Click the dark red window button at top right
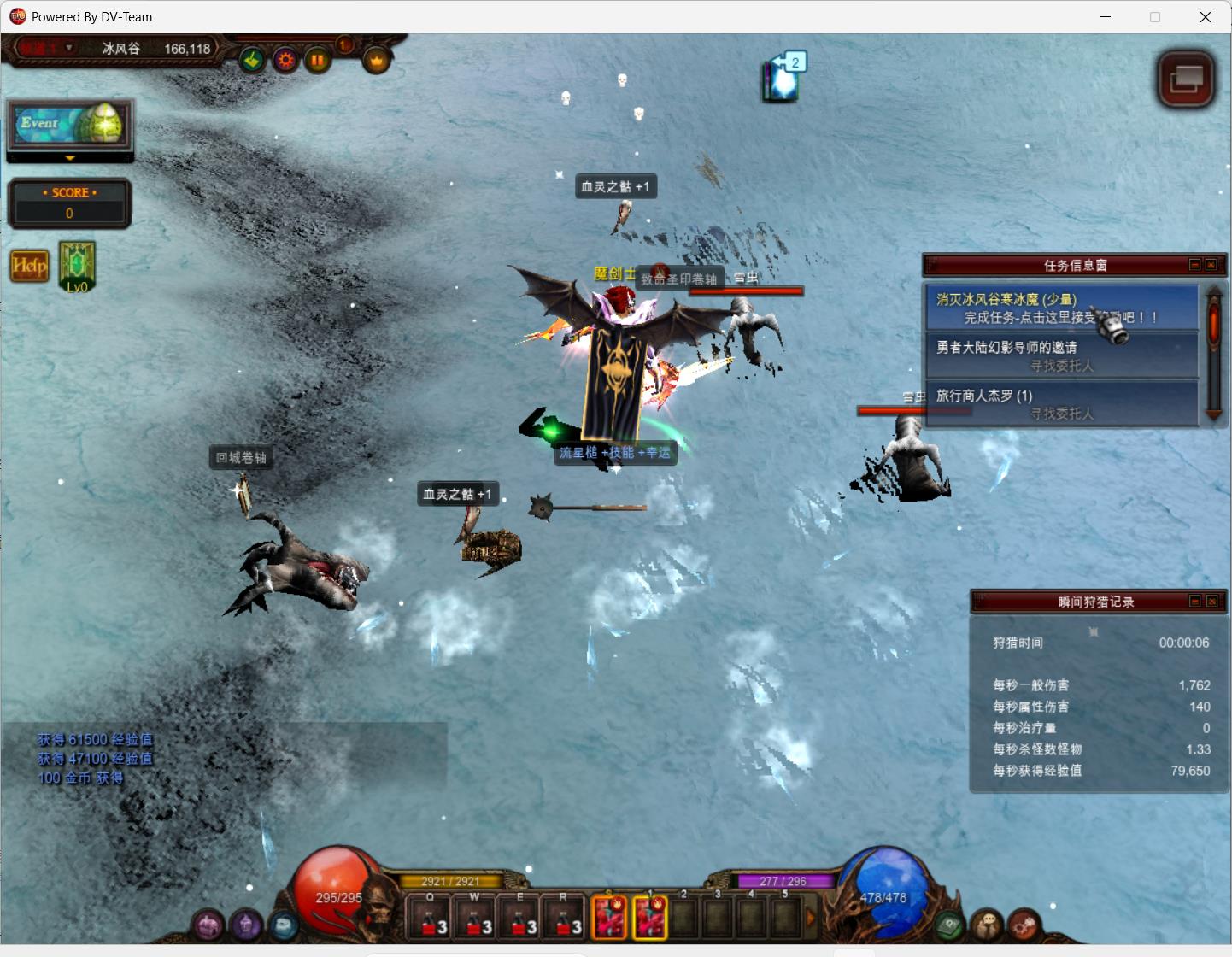The height and width of the screenshot is (957, 1232). (1186, 79)
